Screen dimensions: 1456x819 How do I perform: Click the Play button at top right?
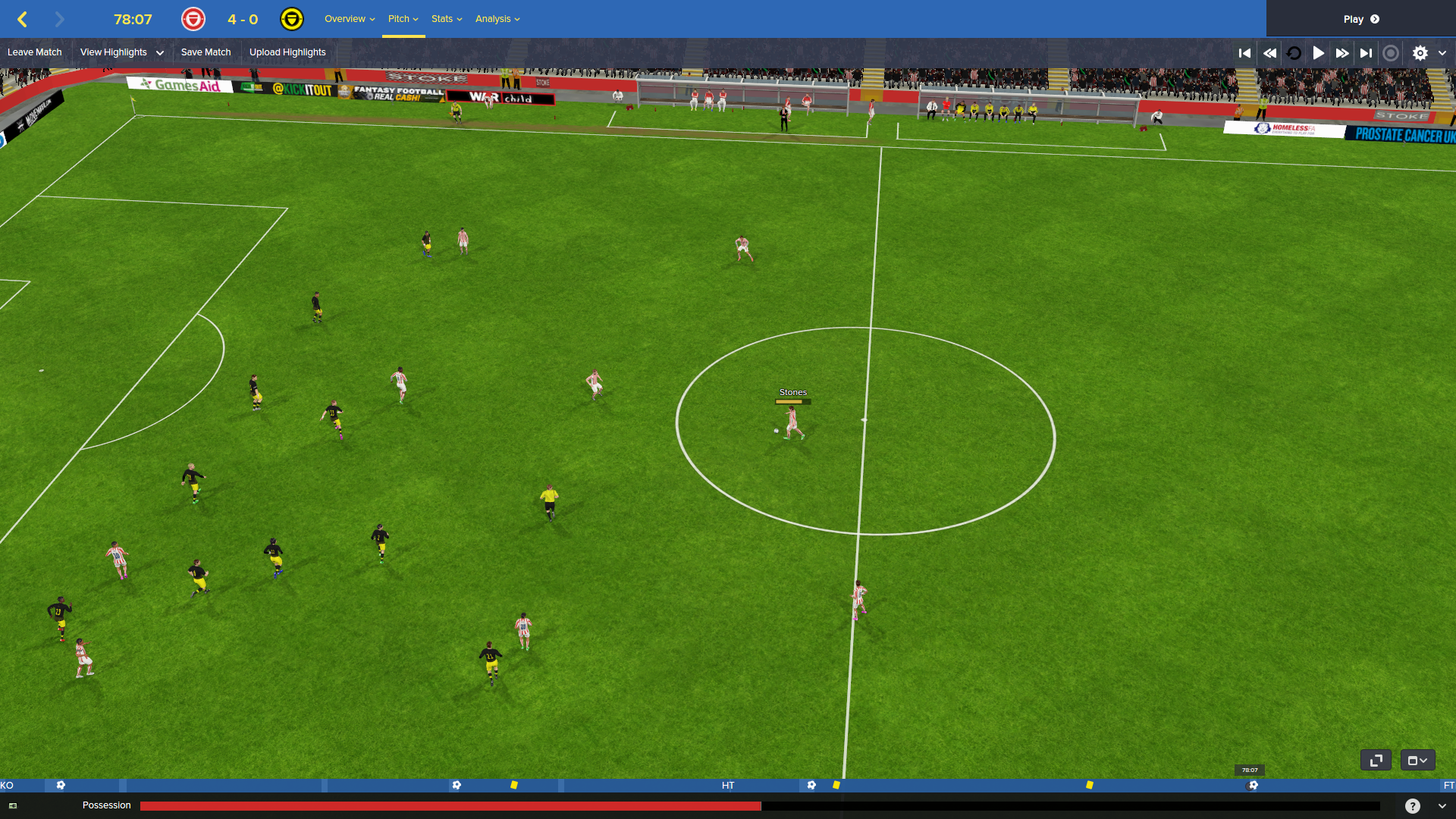1360,19
